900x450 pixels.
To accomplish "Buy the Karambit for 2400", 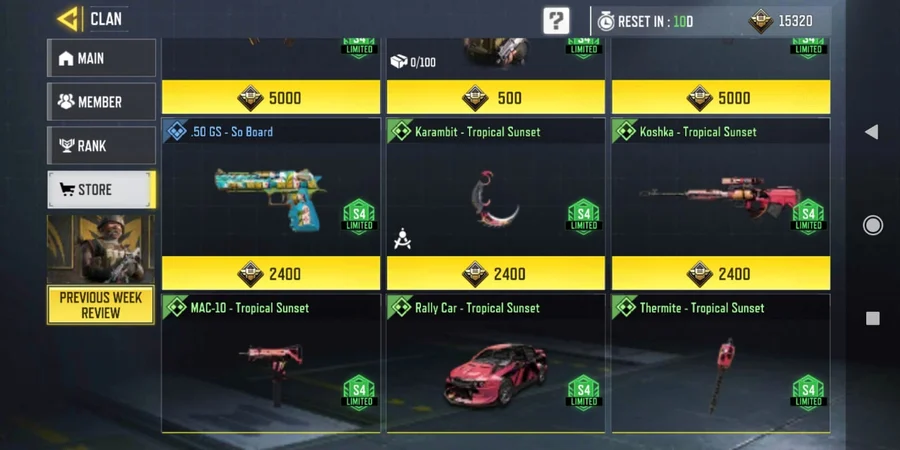I will point(495,273).
